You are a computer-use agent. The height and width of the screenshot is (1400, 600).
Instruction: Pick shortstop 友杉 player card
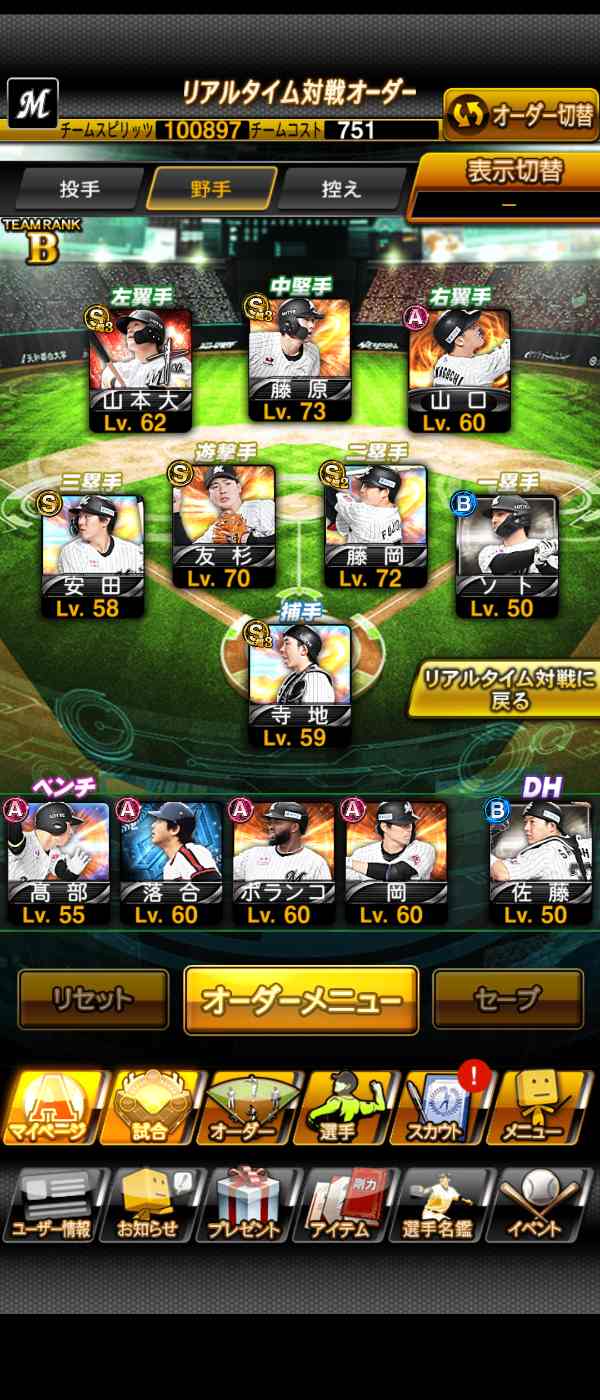point(223,527)
